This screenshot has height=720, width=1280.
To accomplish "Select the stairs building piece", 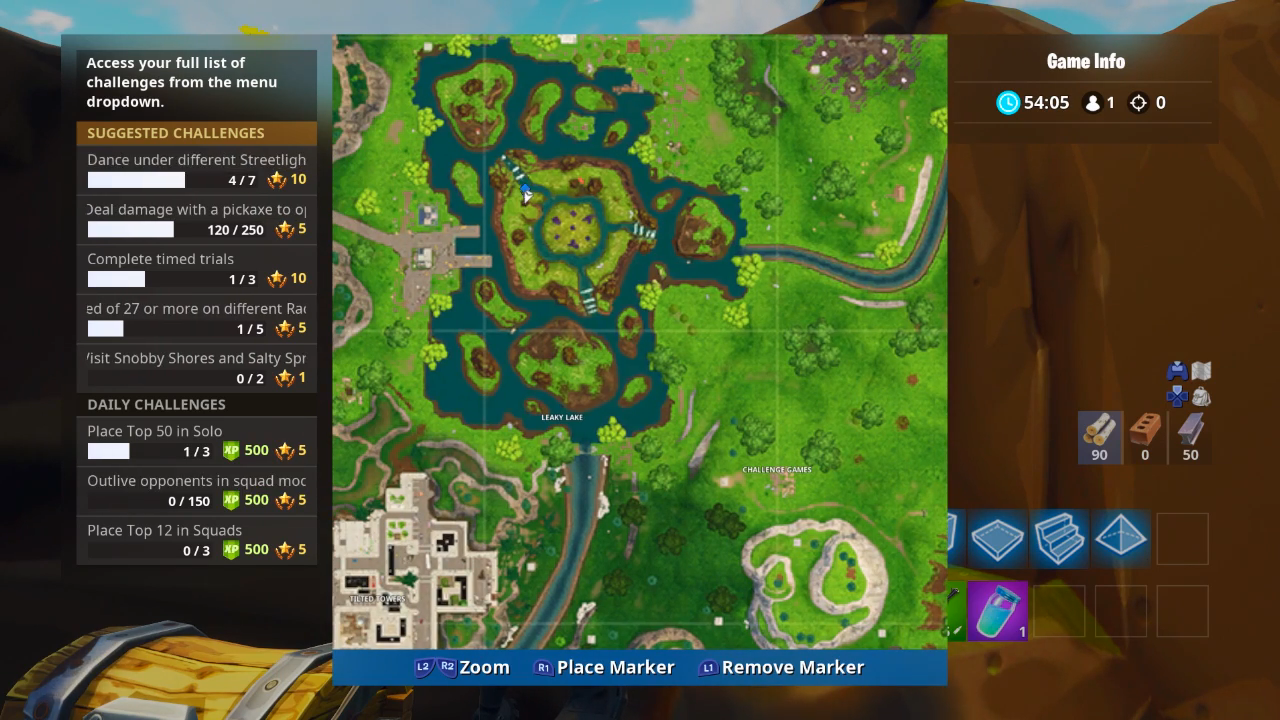I will tap(1059, 539).
